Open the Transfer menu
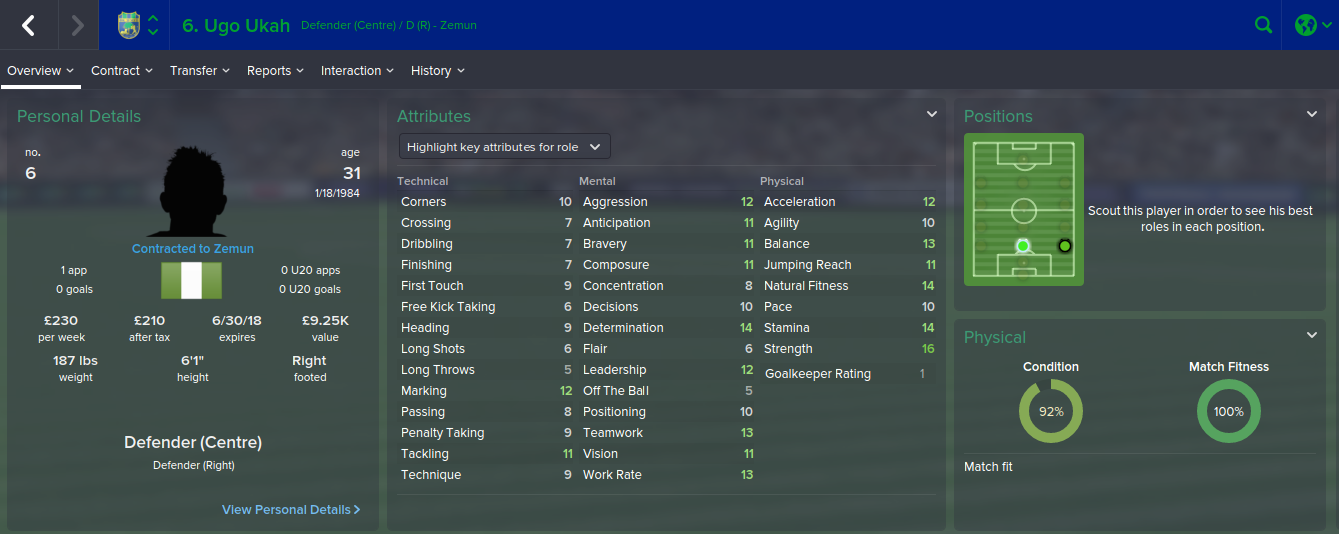Screen dimensions: 1339x534 coord(199,71)
